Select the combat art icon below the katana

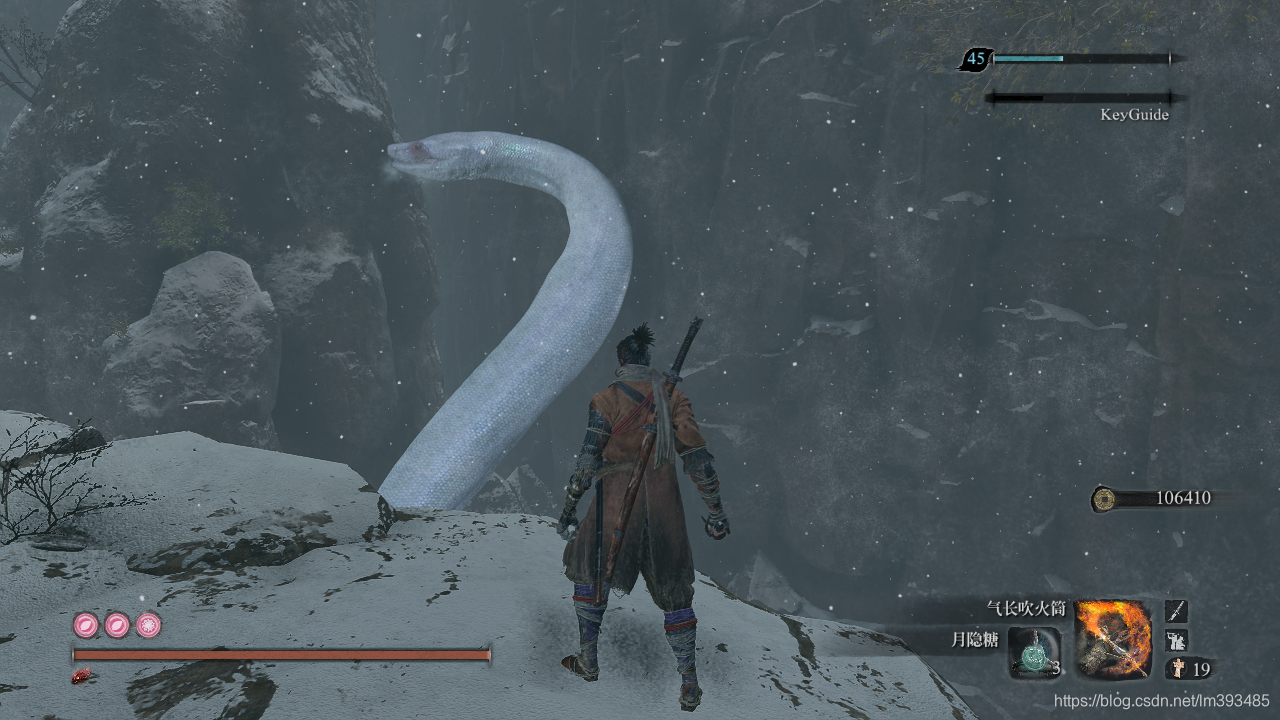click(x=1176, y=639)
